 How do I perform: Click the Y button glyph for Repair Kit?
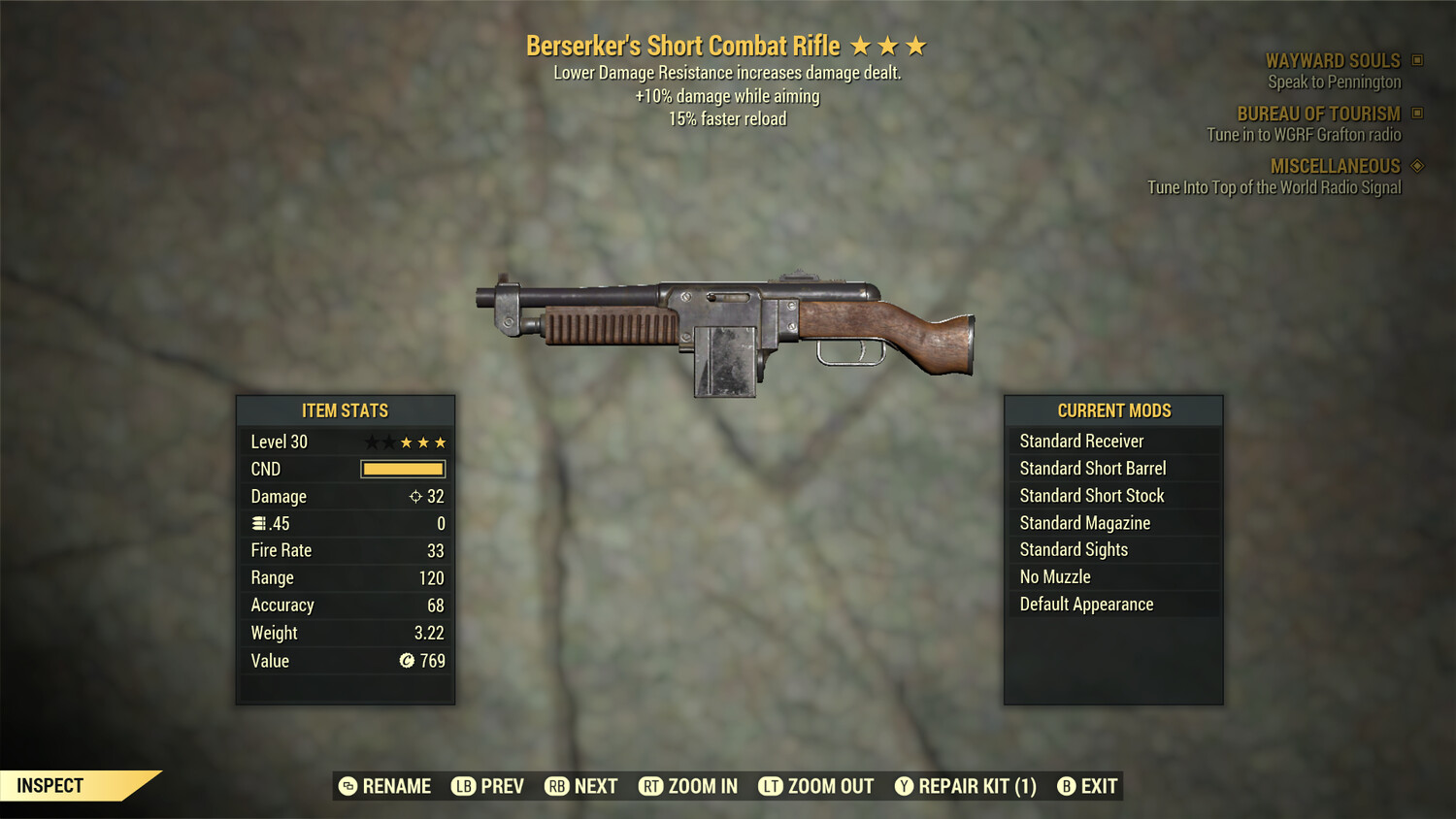pyautogui.click(x=903, y=786)
